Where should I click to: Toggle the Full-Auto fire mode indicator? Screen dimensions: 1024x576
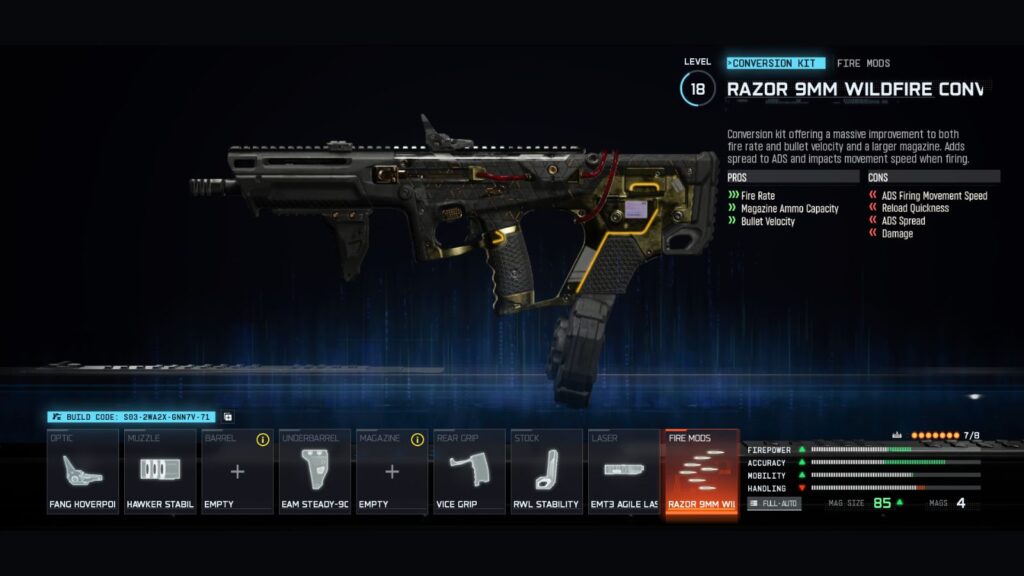point(774,503)
